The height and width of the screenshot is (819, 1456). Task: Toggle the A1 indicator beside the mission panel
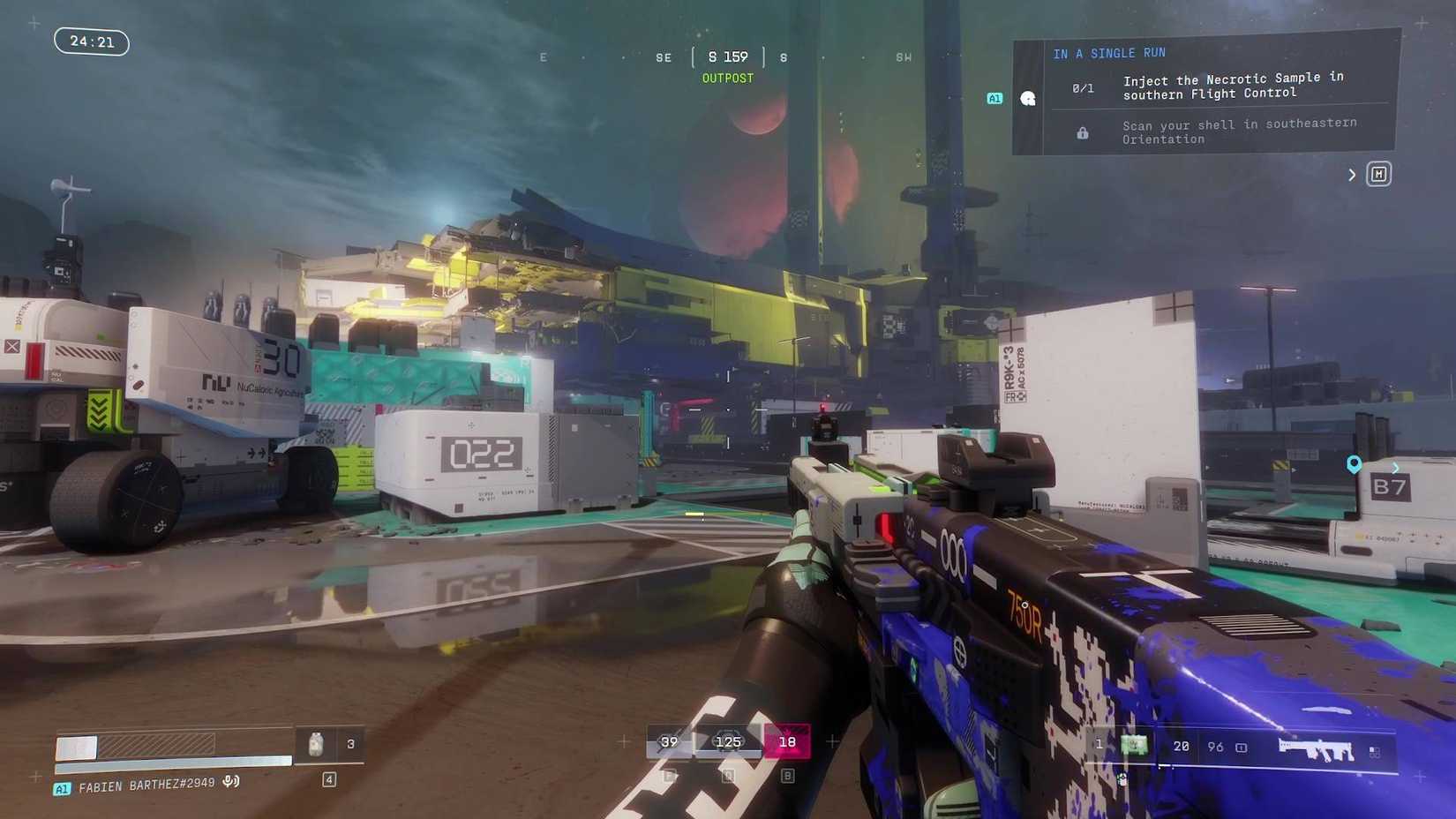click(x=994, y=98)
